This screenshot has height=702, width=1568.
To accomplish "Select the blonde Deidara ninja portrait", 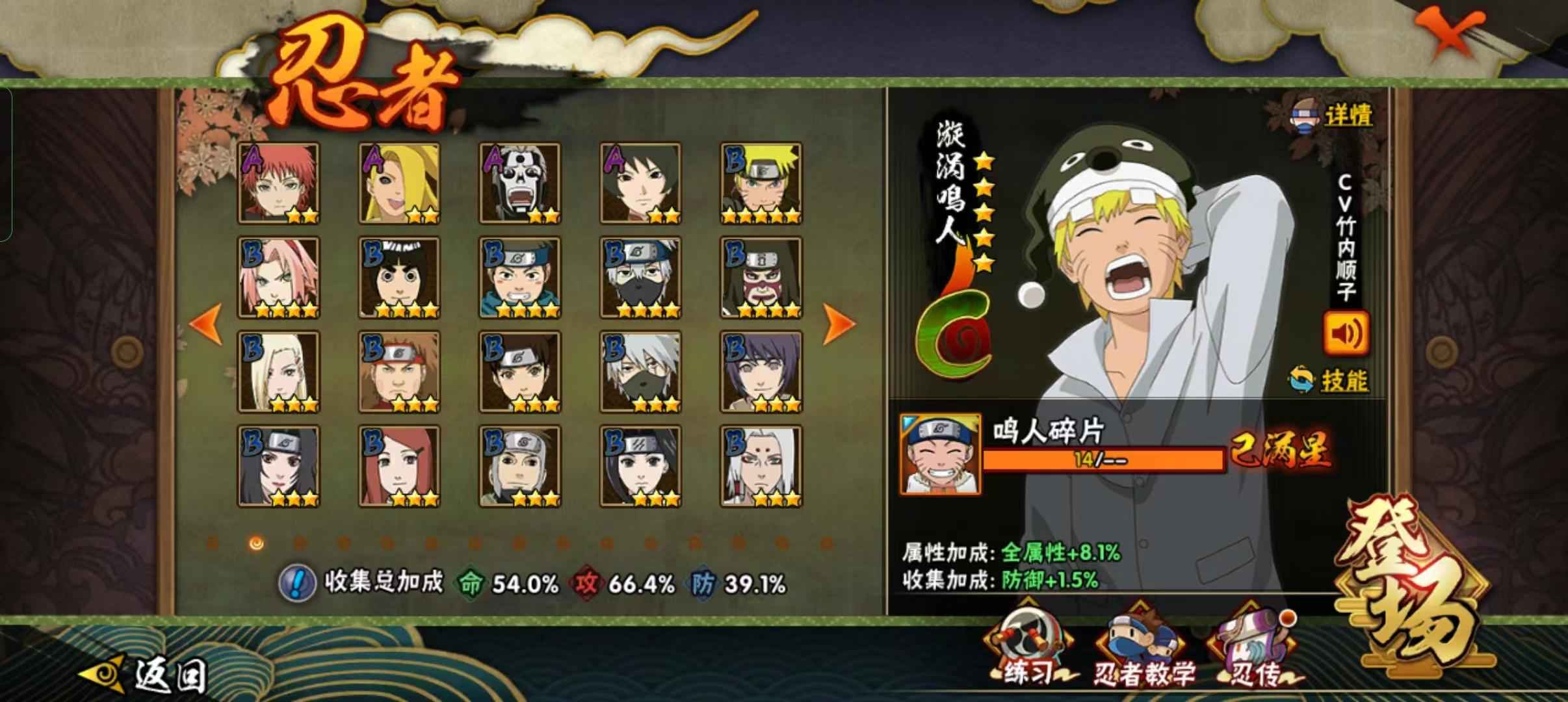I will pos(399,183).
